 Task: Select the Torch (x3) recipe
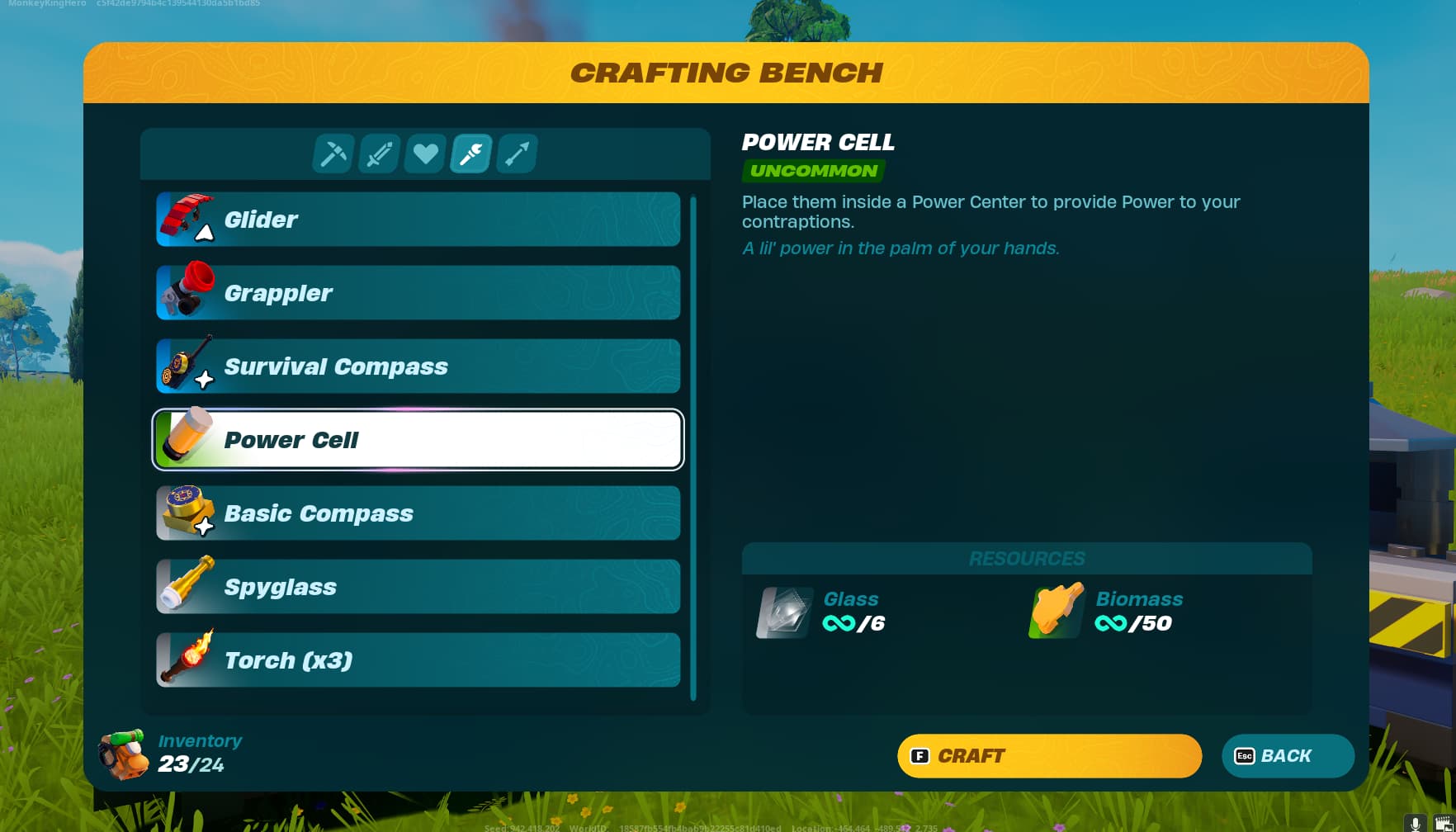pos(417,659)
